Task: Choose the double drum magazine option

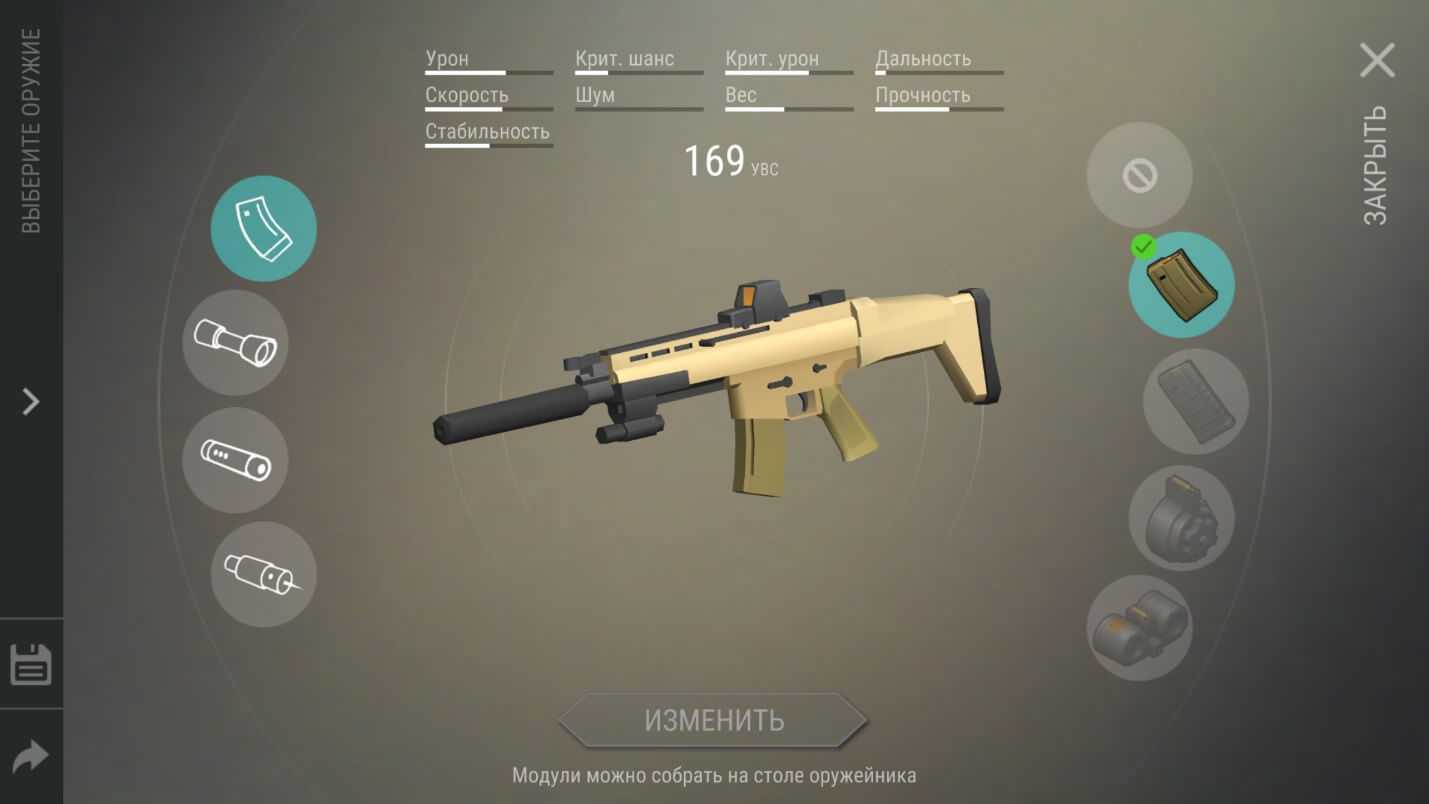Action: point(1139,628)
